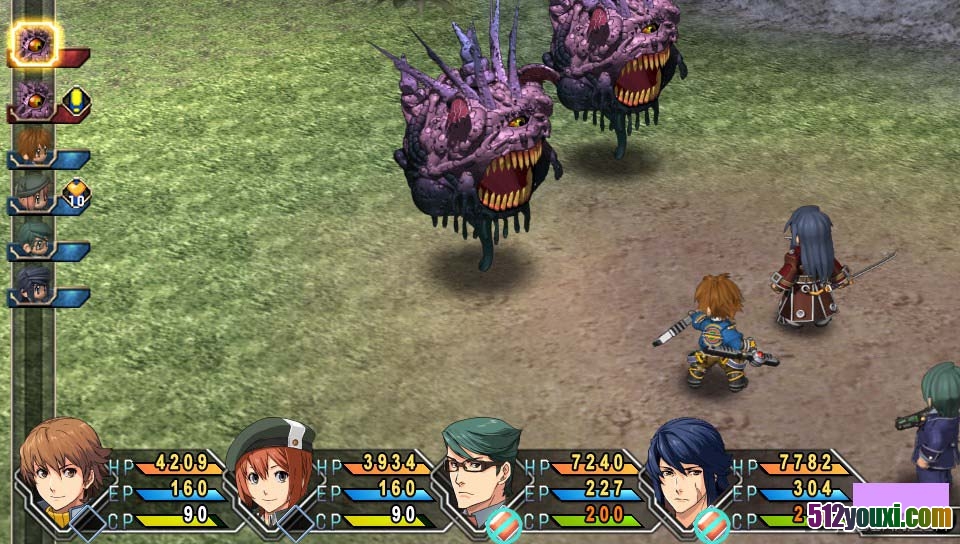Click the blue-haired swordsman's turn order portrait
Viewport: 960px width, 544px height.
coord(34,283)
